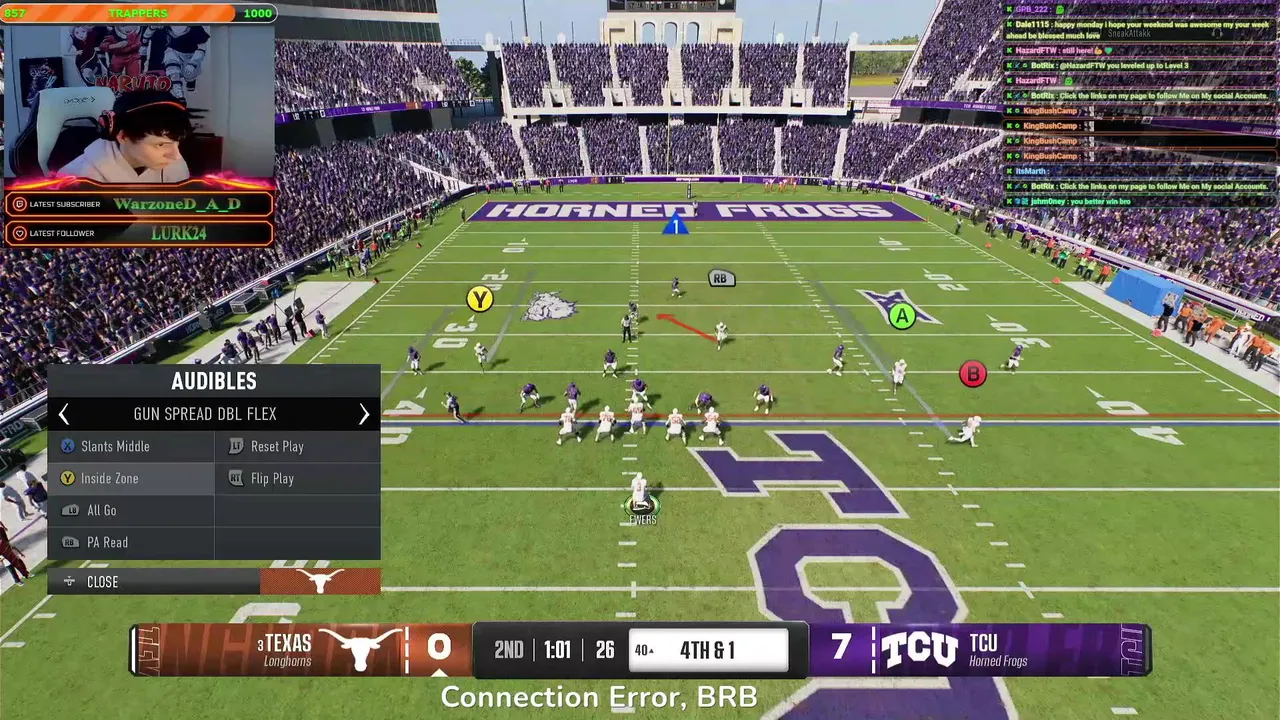Viewport: 1280px width, 720px height.
Task: Open the latest follower panel on stream overlay
Action: (139, 233)
